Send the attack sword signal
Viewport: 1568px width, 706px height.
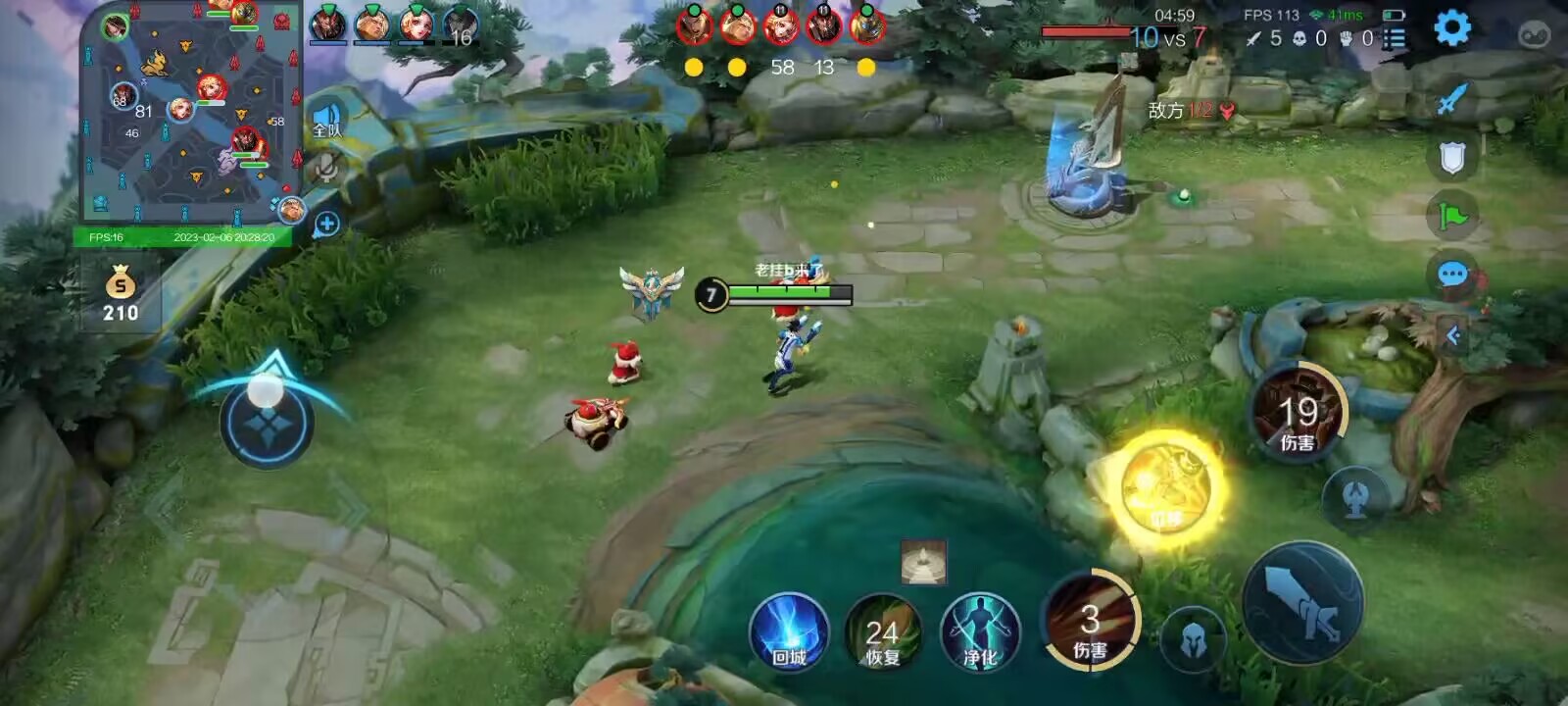1451,99
